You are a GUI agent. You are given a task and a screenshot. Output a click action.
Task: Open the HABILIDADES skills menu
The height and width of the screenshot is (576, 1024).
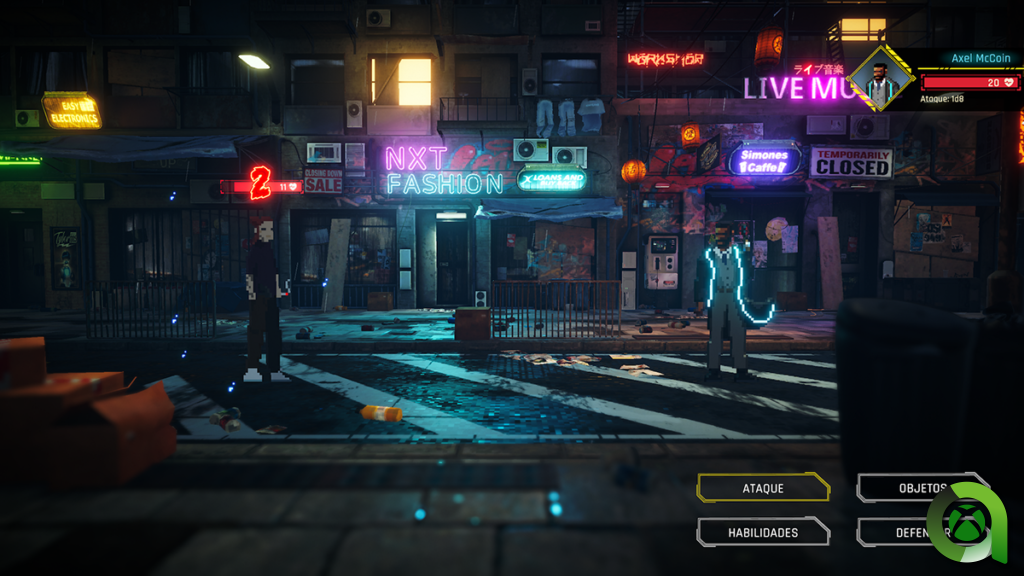(x=763, y=532)
